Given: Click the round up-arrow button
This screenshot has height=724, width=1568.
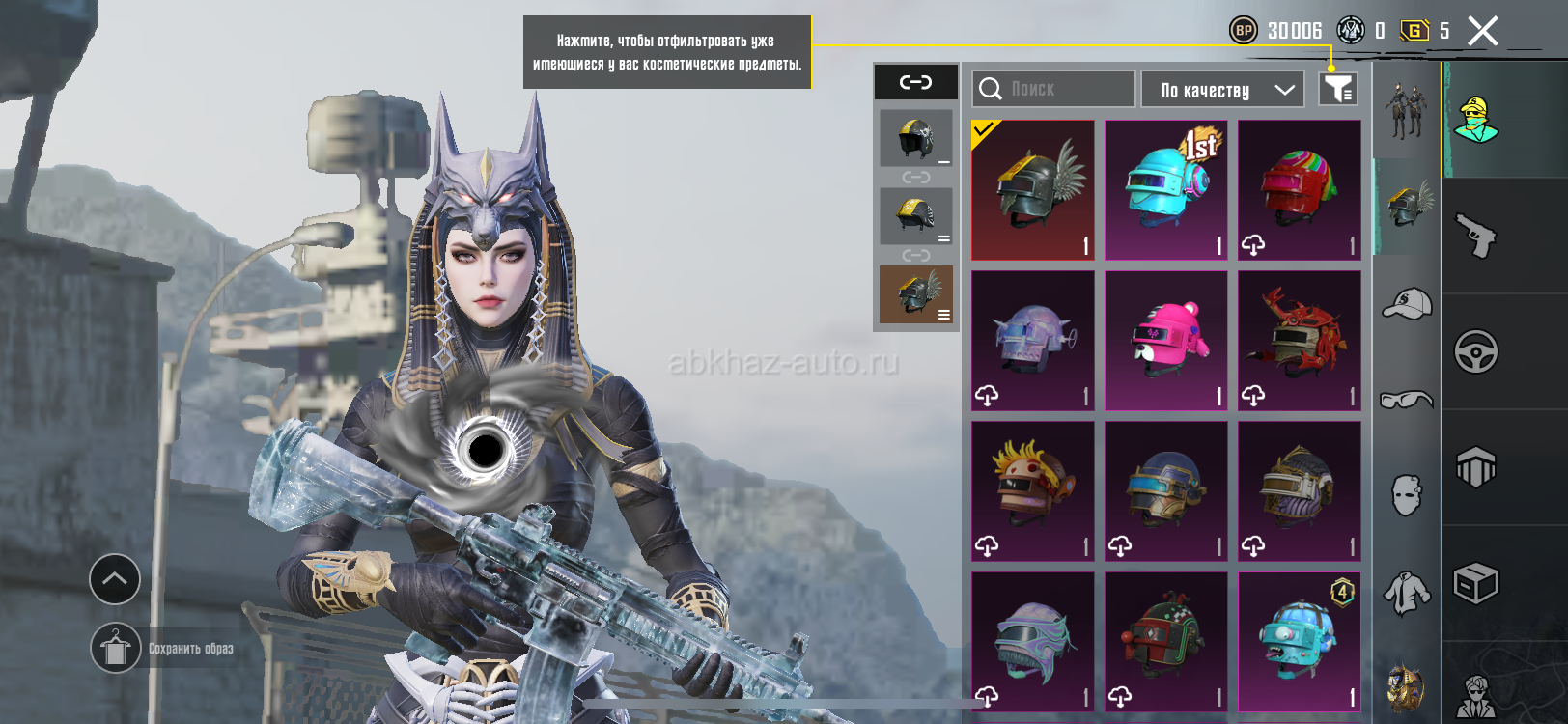Looking at the screenshot, I should point(115,579).
